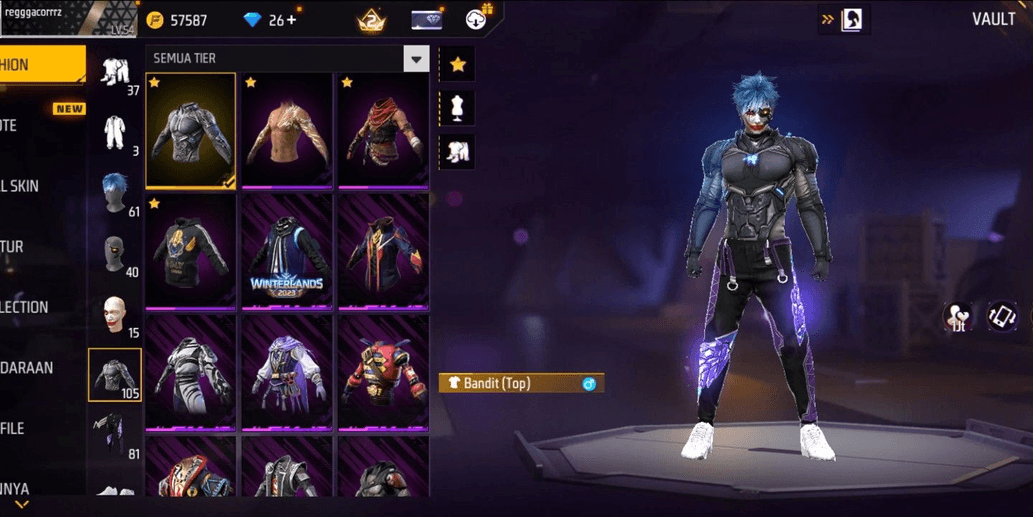Choose the red and yellow armored top
Image resolution: width=1033 pixels, height=517 pixels.
[x=382, y=373]
